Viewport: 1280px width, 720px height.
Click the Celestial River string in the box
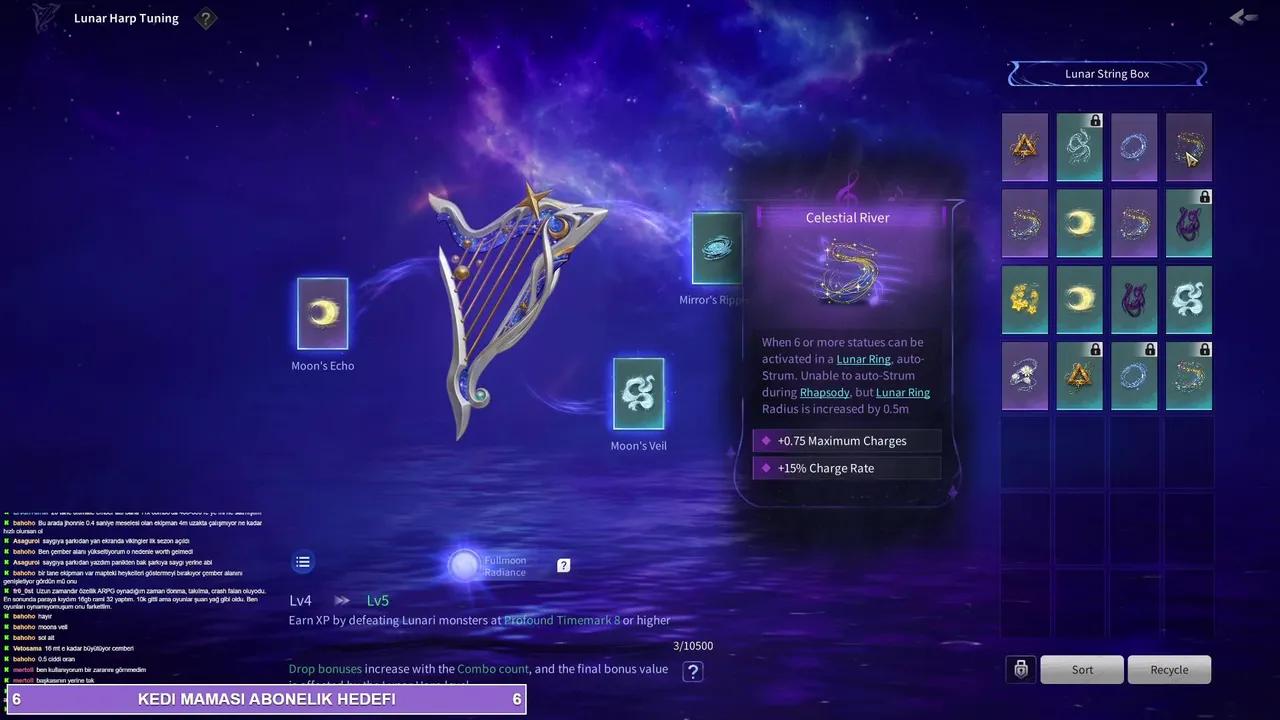[x=1189, y=147]
